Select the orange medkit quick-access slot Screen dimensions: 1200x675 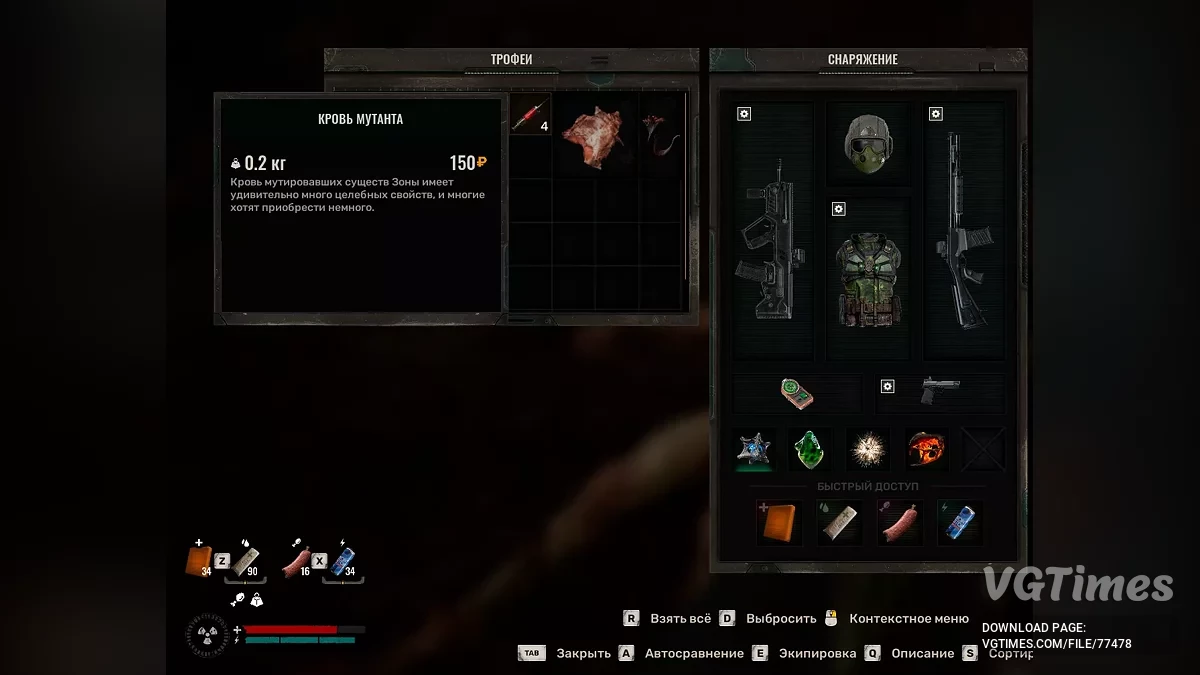(778, 522)
